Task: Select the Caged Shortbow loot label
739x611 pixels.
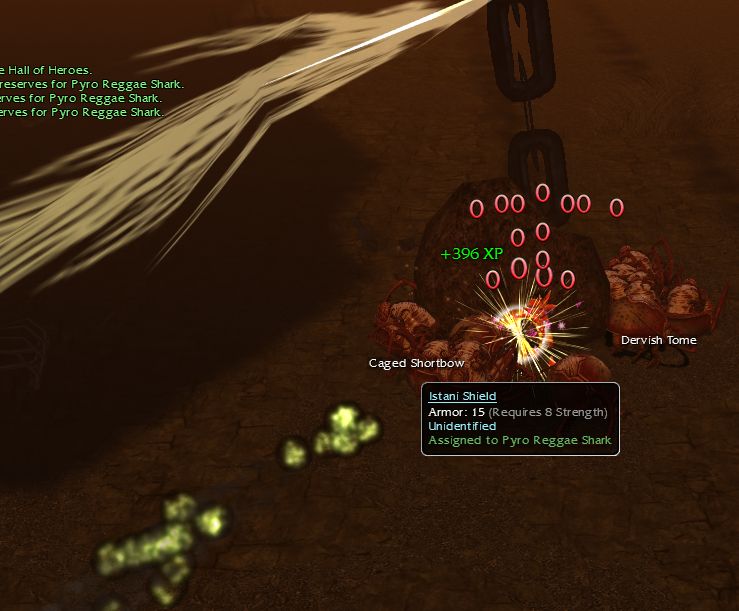Action: pos(416,363)
